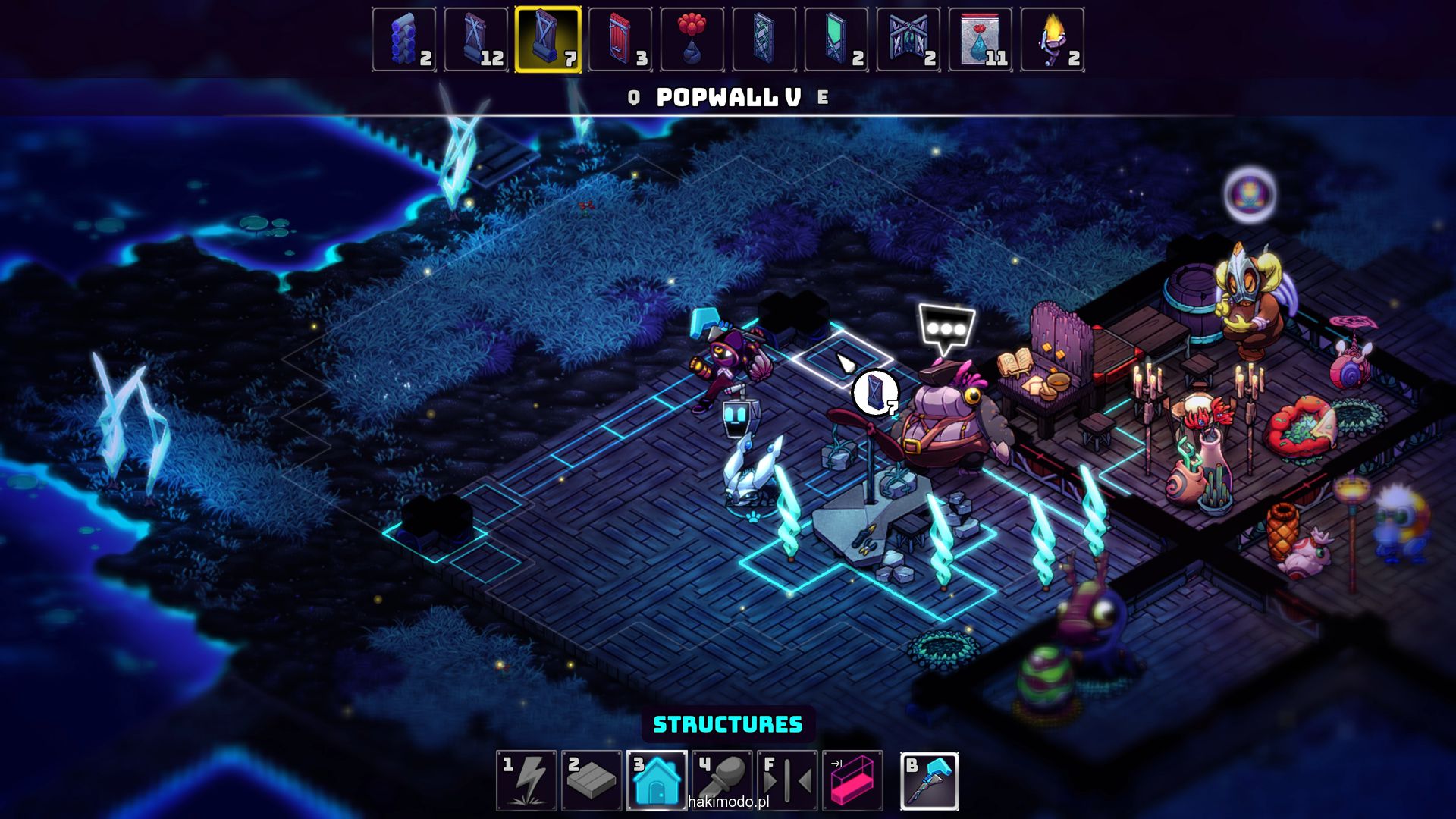This screenshot has height=819, width=1456.
Task: Choose the vine-patterned green door slot
Action: click(x=764, y=39)
